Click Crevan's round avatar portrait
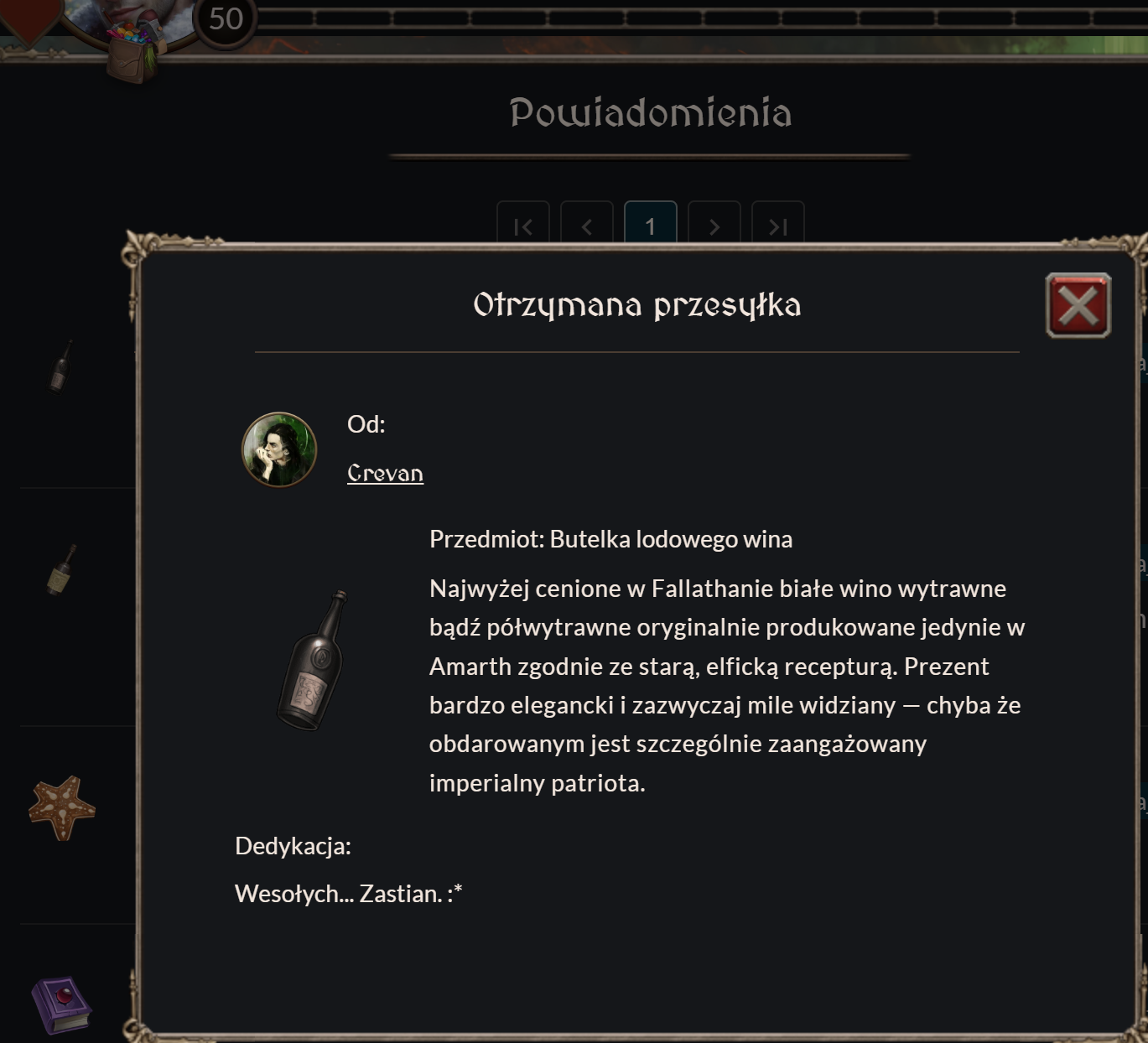This screenshot has height=1043, width=1148. 279,449
